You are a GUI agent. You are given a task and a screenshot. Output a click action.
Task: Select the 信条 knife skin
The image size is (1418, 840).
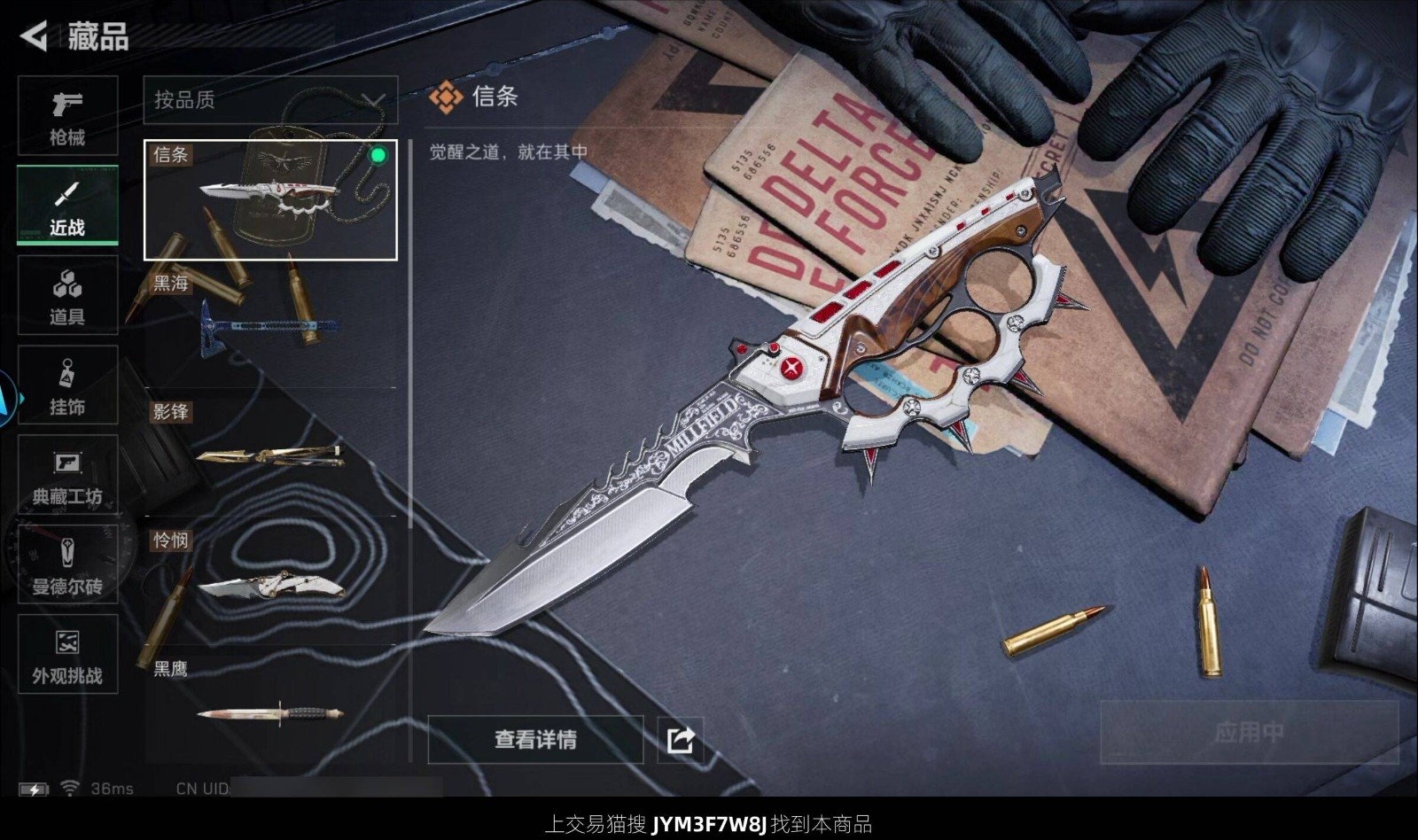coord(270,199)
